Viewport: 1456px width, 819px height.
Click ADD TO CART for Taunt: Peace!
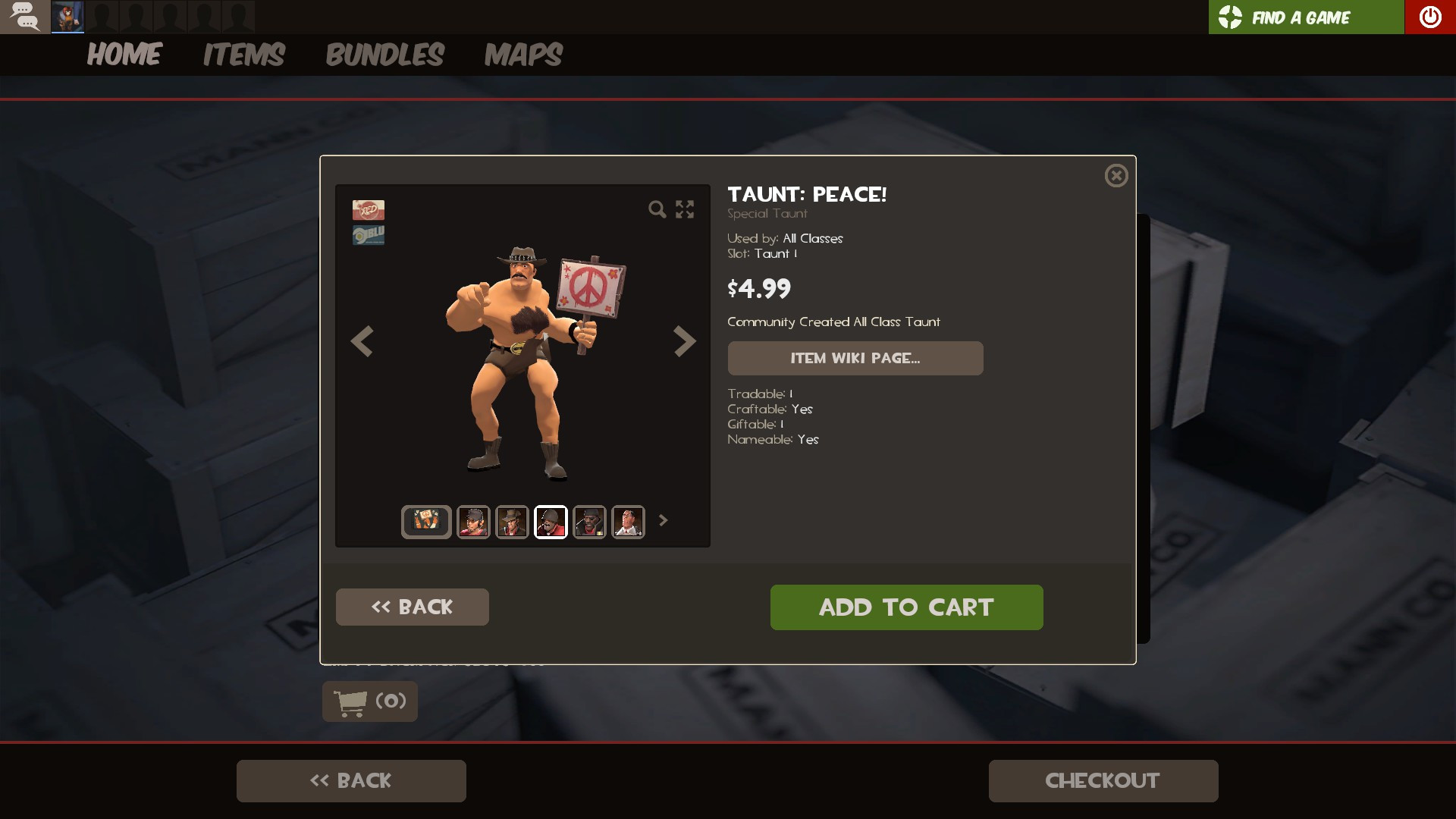pos(906,607)
